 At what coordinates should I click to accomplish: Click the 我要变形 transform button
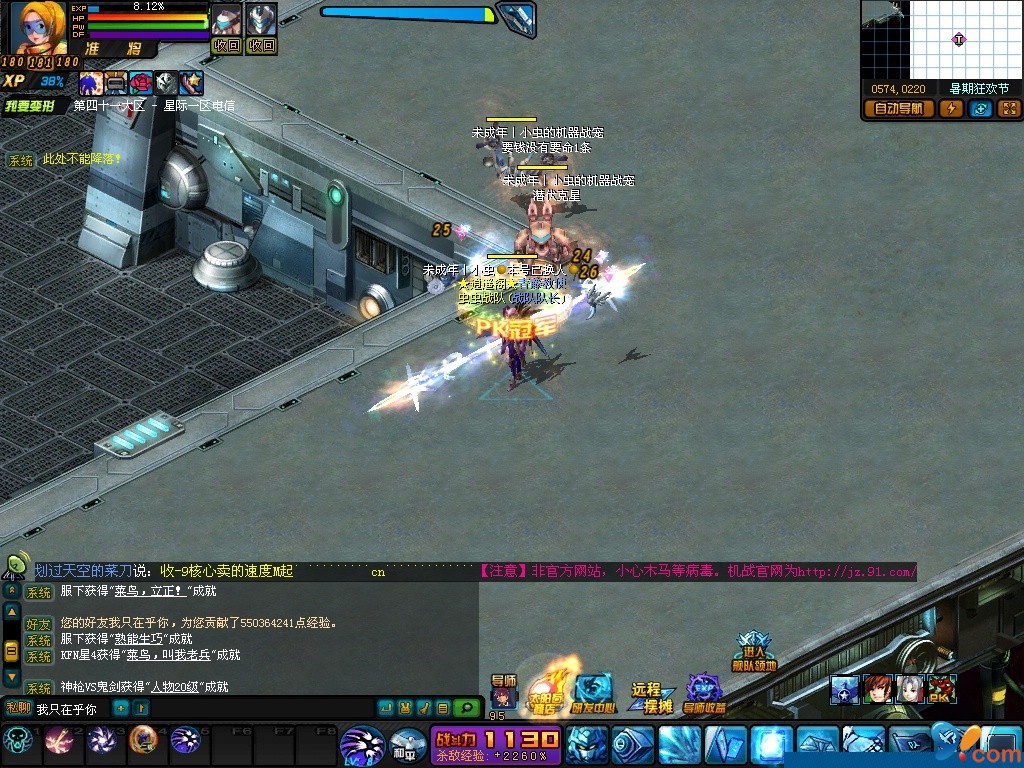click(x=30, y=105)
